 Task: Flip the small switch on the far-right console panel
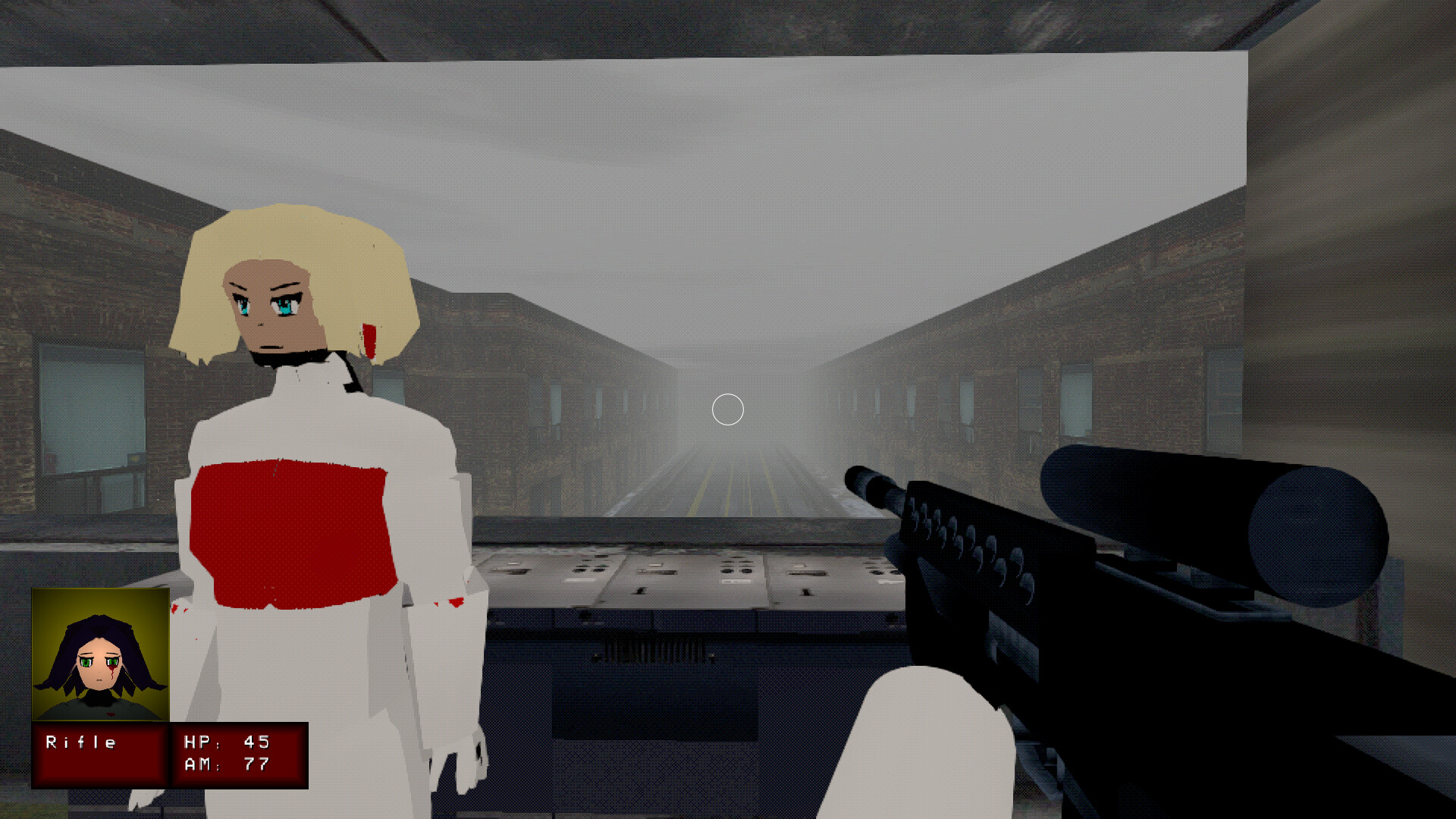click(805, 591)
